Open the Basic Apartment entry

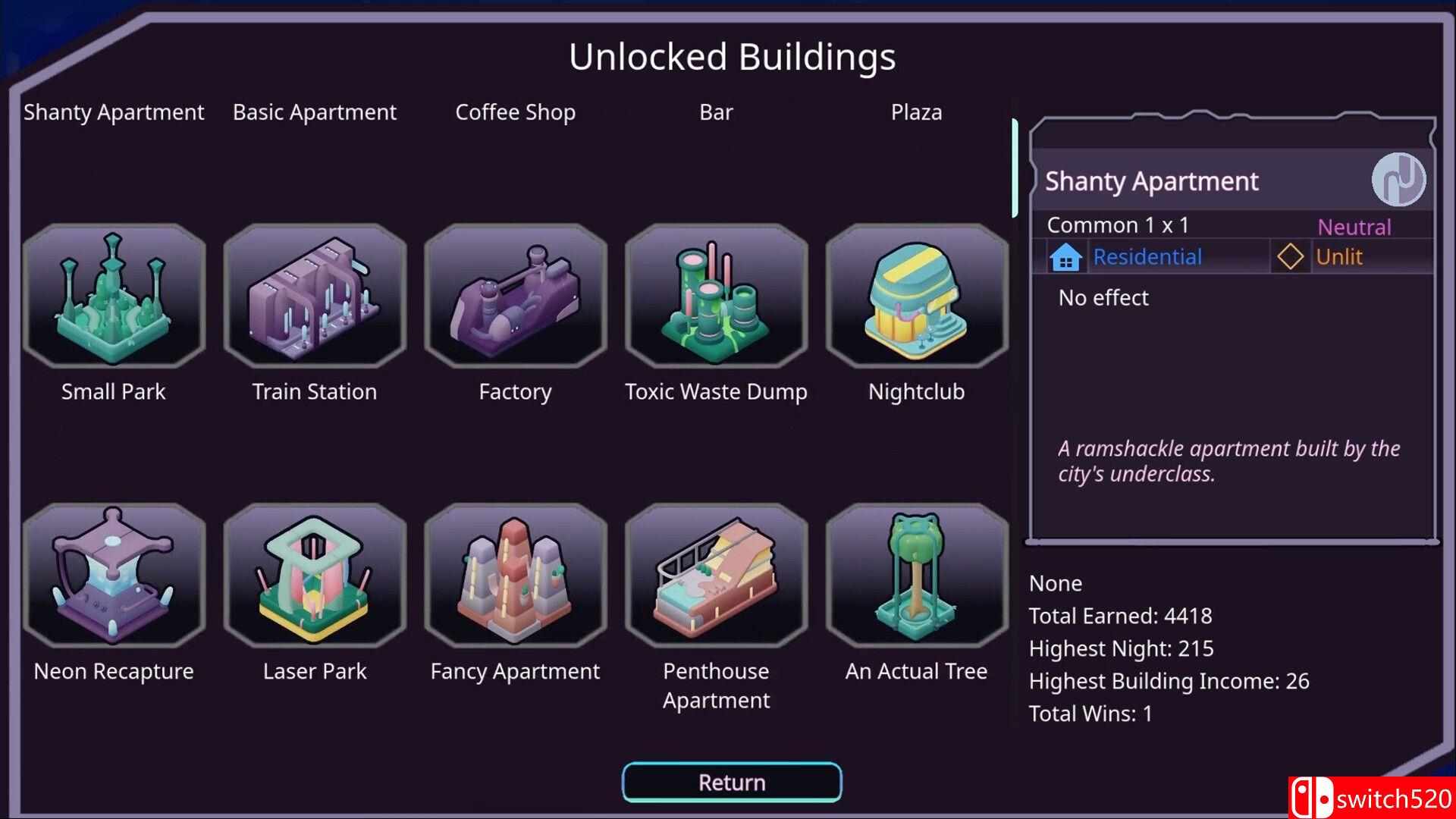click(x=314, y=111)
